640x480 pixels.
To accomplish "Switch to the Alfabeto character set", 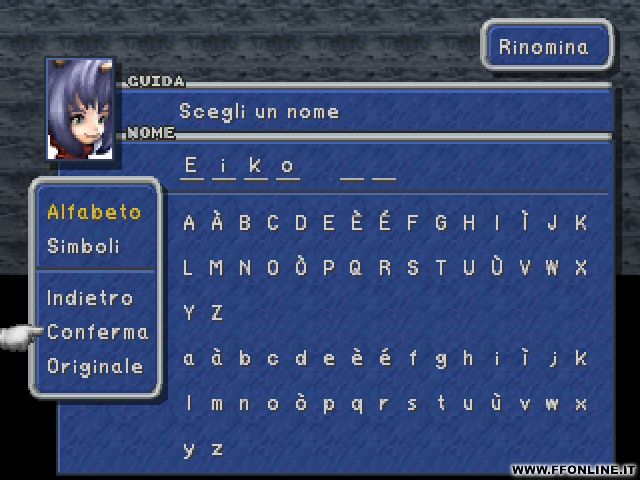I will [94, 212].
